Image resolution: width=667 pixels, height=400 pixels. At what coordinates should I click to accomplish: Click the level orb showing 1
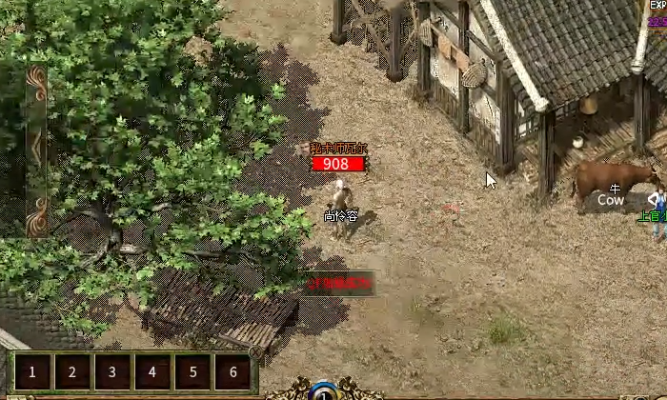click(x=322, y=391)
